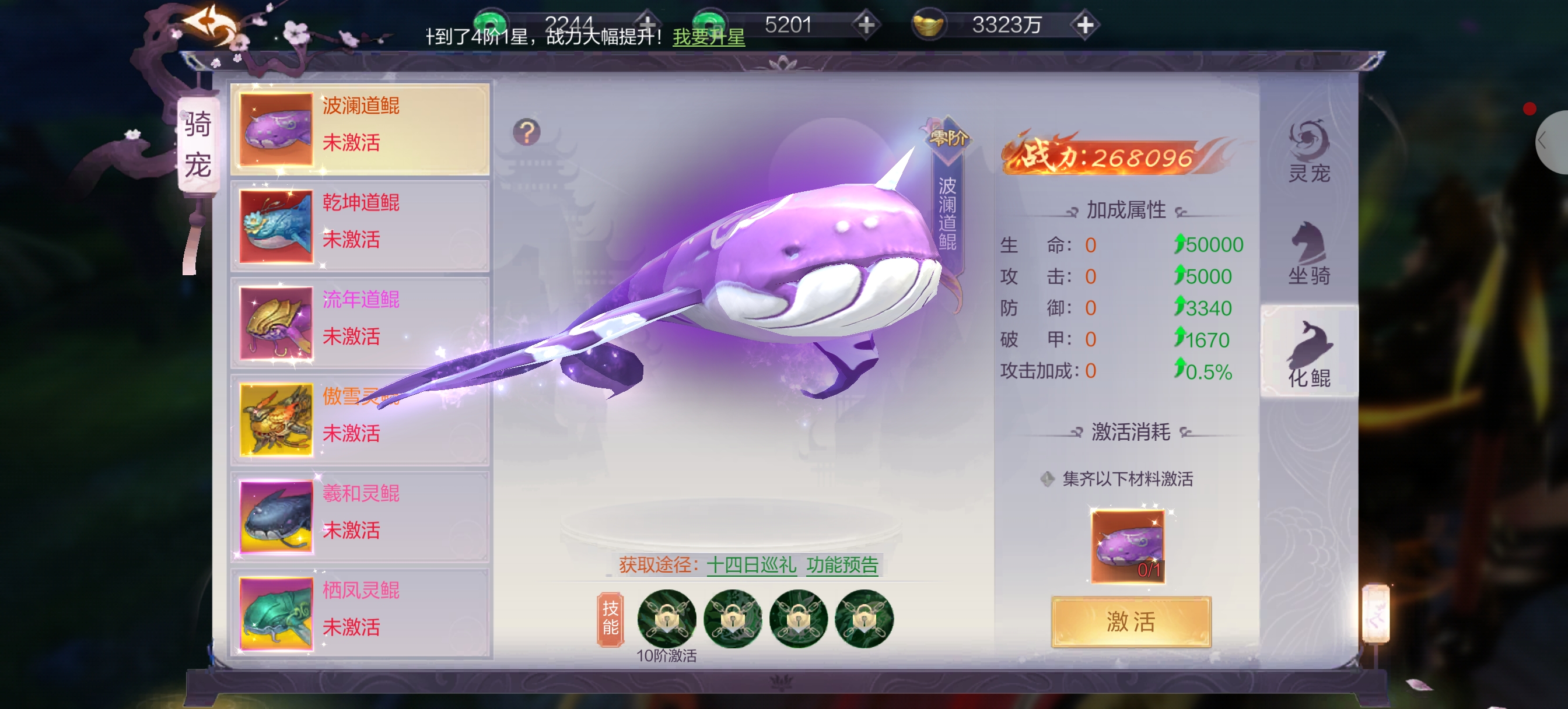The height and width of the screenshot is (709, 1568).
Task: View the locked skill marked 10阶激活
Action: tap(667, 619)
